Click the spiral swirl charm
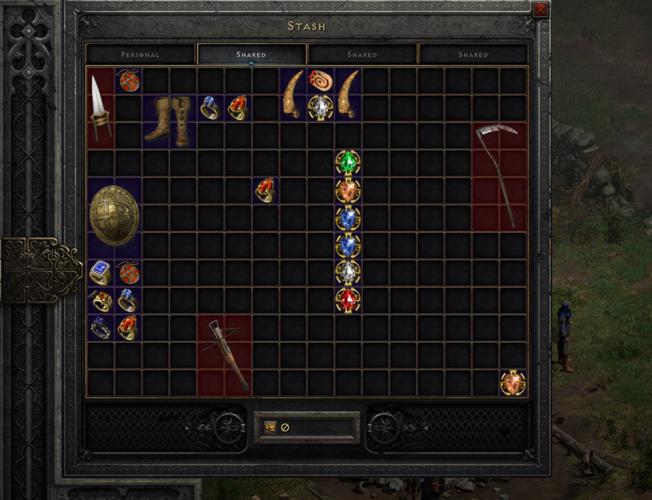Image resolution: width=652 pixels, height=500 pixels. click(320, 80)
